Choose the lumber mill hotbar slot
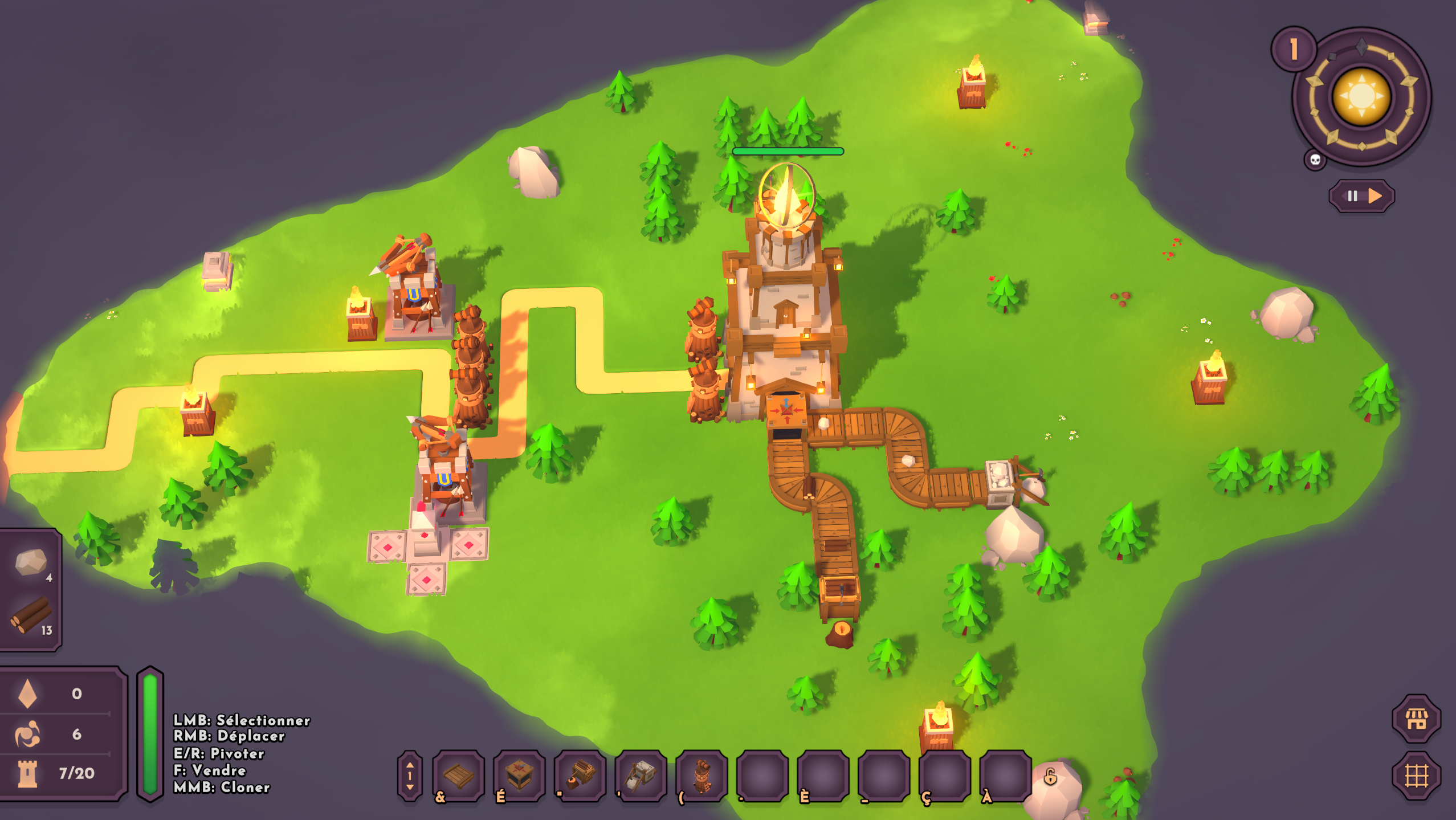This screenshot has height=820, width=1456. point(580,775)
